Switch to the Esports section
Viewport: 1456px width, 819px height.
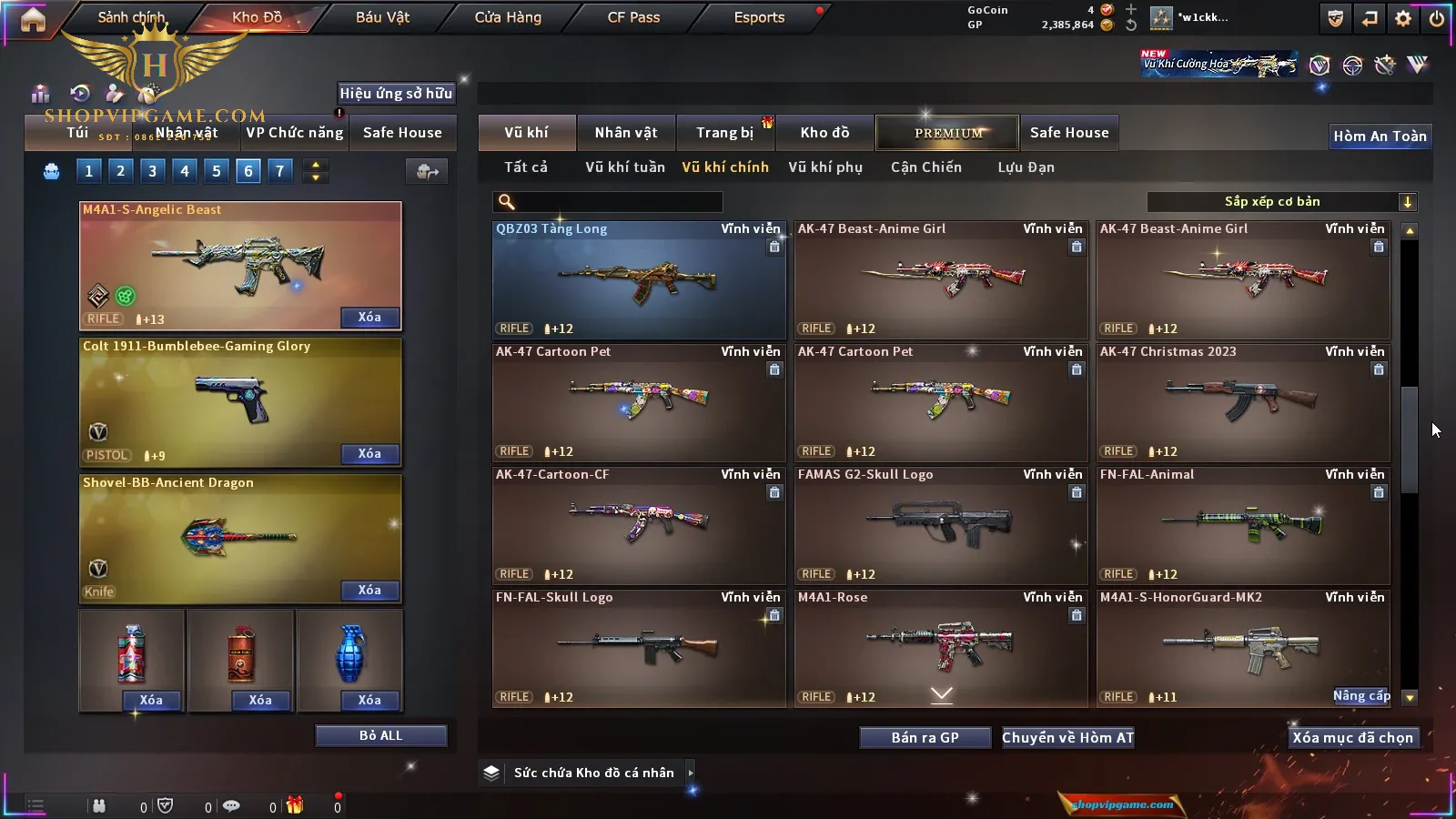(759, 17)
